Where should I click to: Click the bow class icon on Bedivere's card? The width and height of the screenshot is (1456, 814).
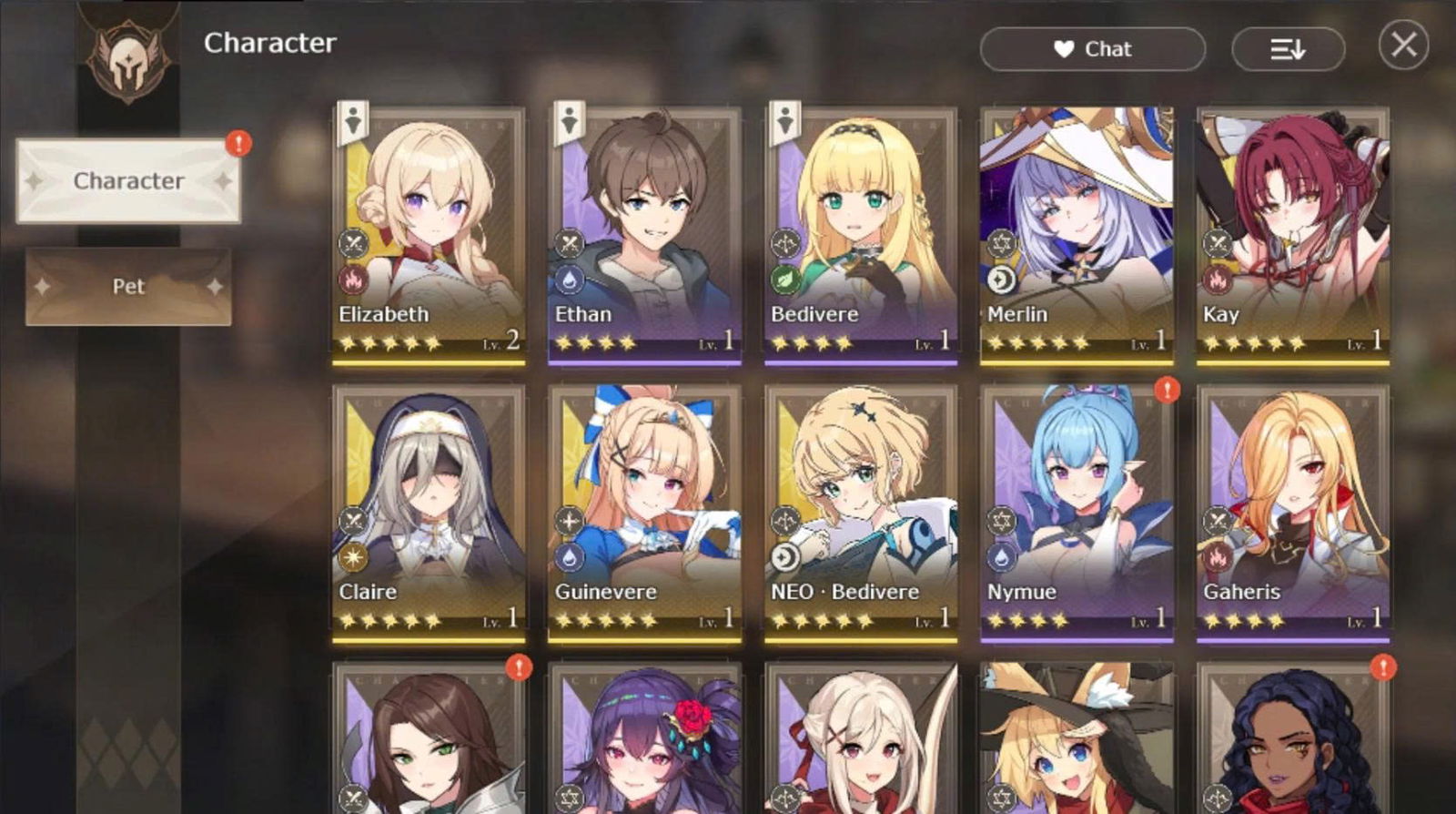[x=784, y=241]
